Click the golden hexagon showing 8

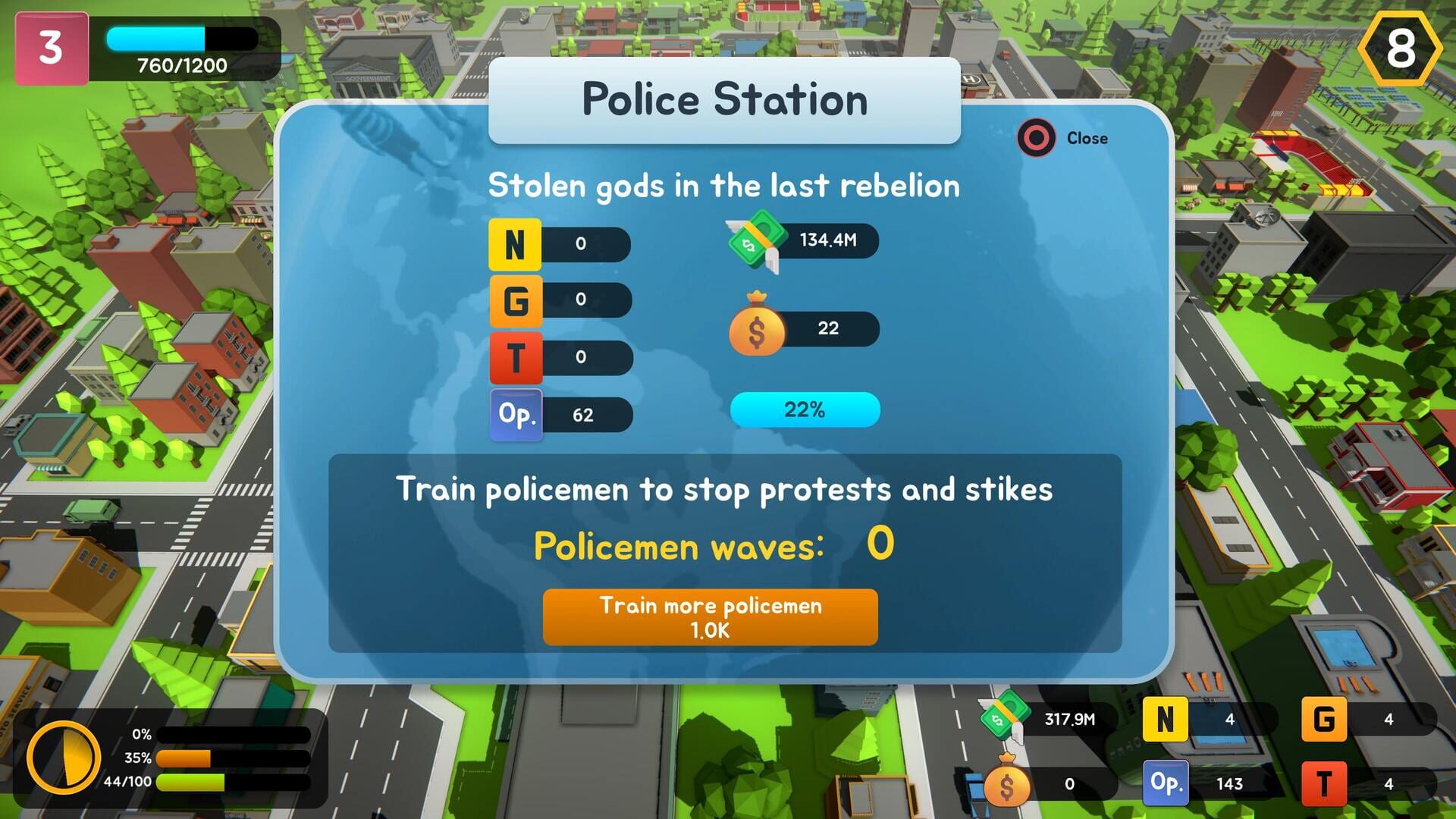1401,48
